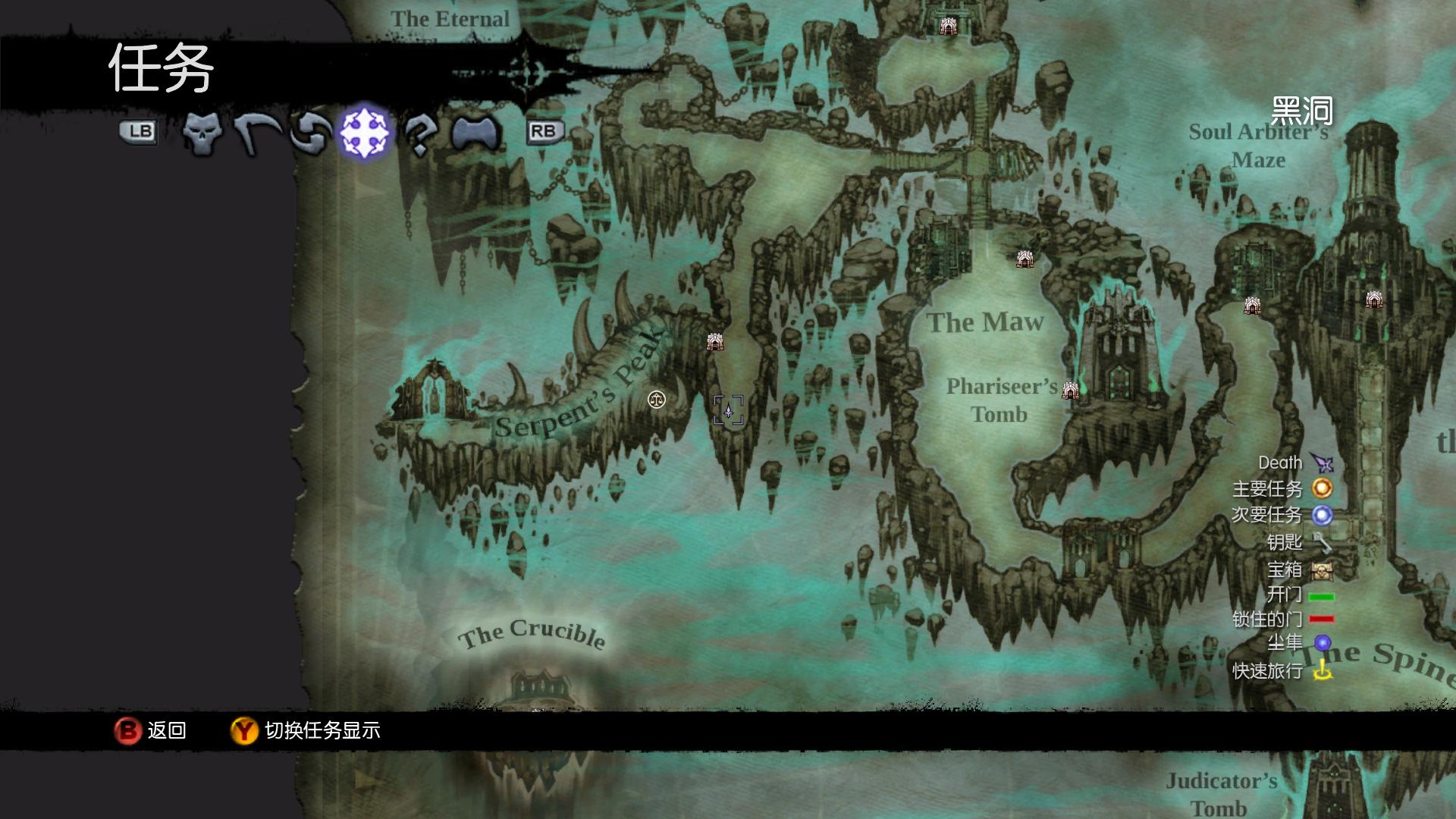Select the 快速旅行 legend entry
This screenshot has height=819, width=1456.
(1282, 670)
